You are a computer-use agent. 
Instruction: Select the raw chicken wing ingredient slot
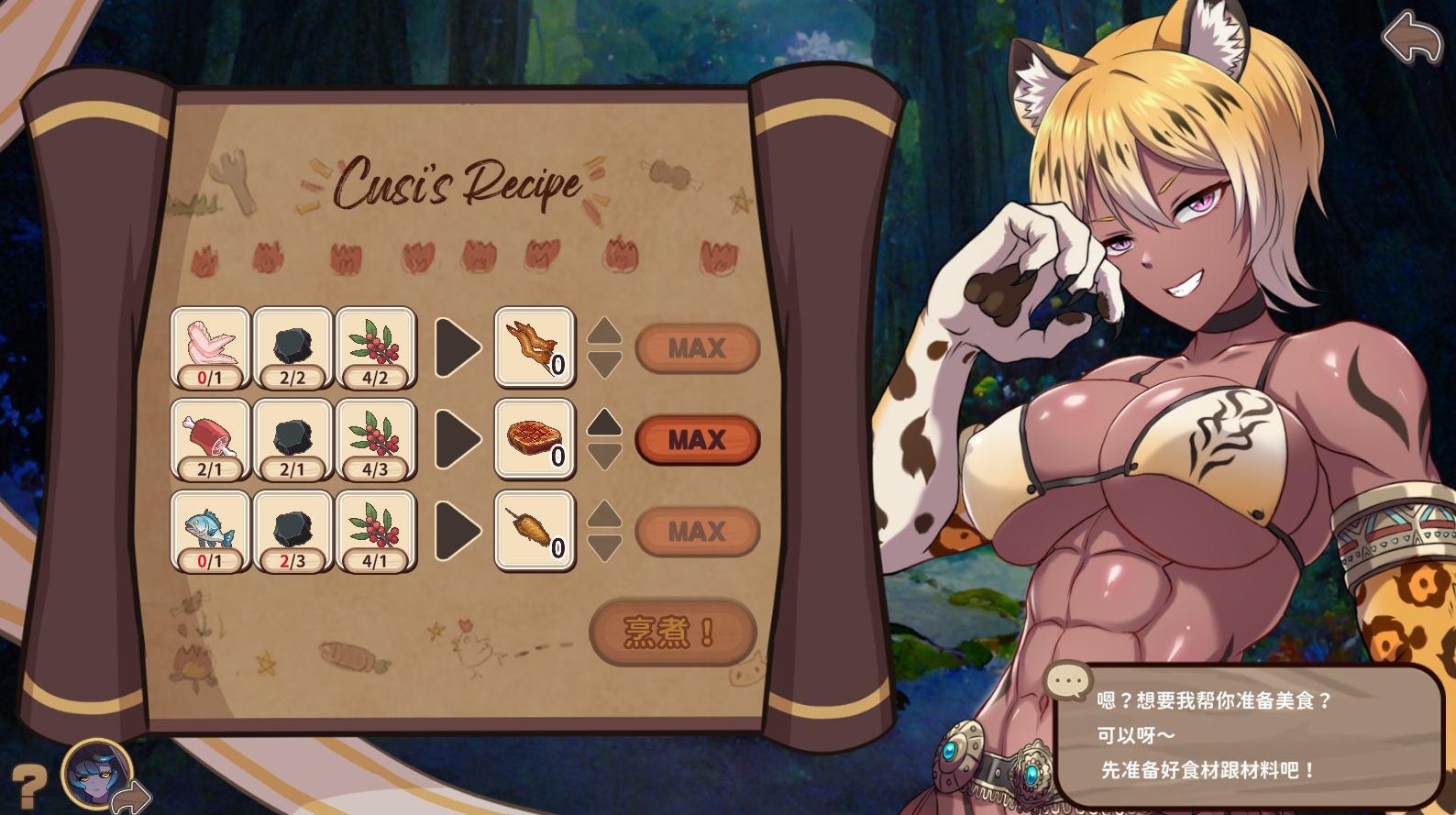tap(210, 348)
